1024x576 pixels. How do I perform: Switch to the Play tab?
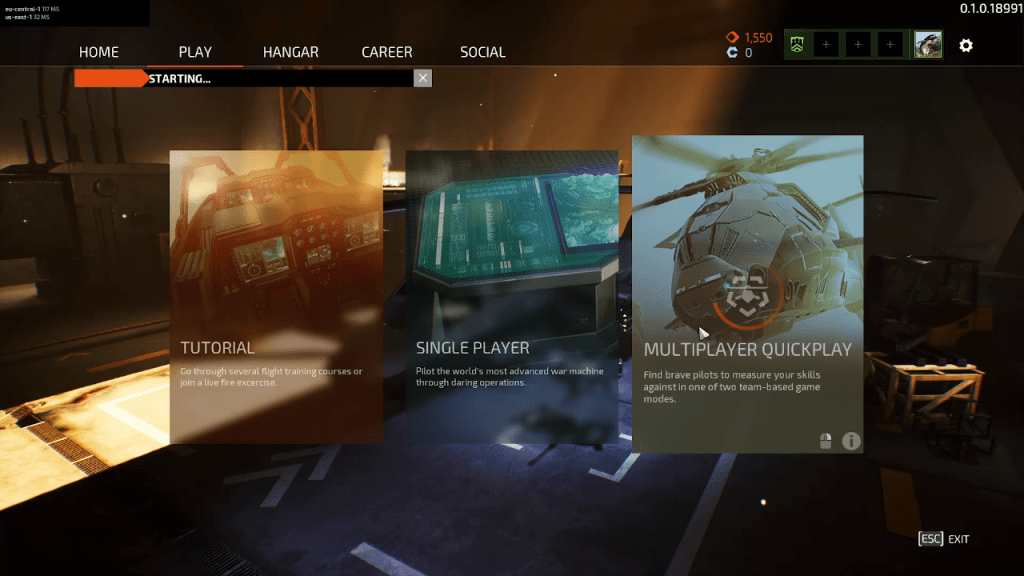[x=195, y=52]
